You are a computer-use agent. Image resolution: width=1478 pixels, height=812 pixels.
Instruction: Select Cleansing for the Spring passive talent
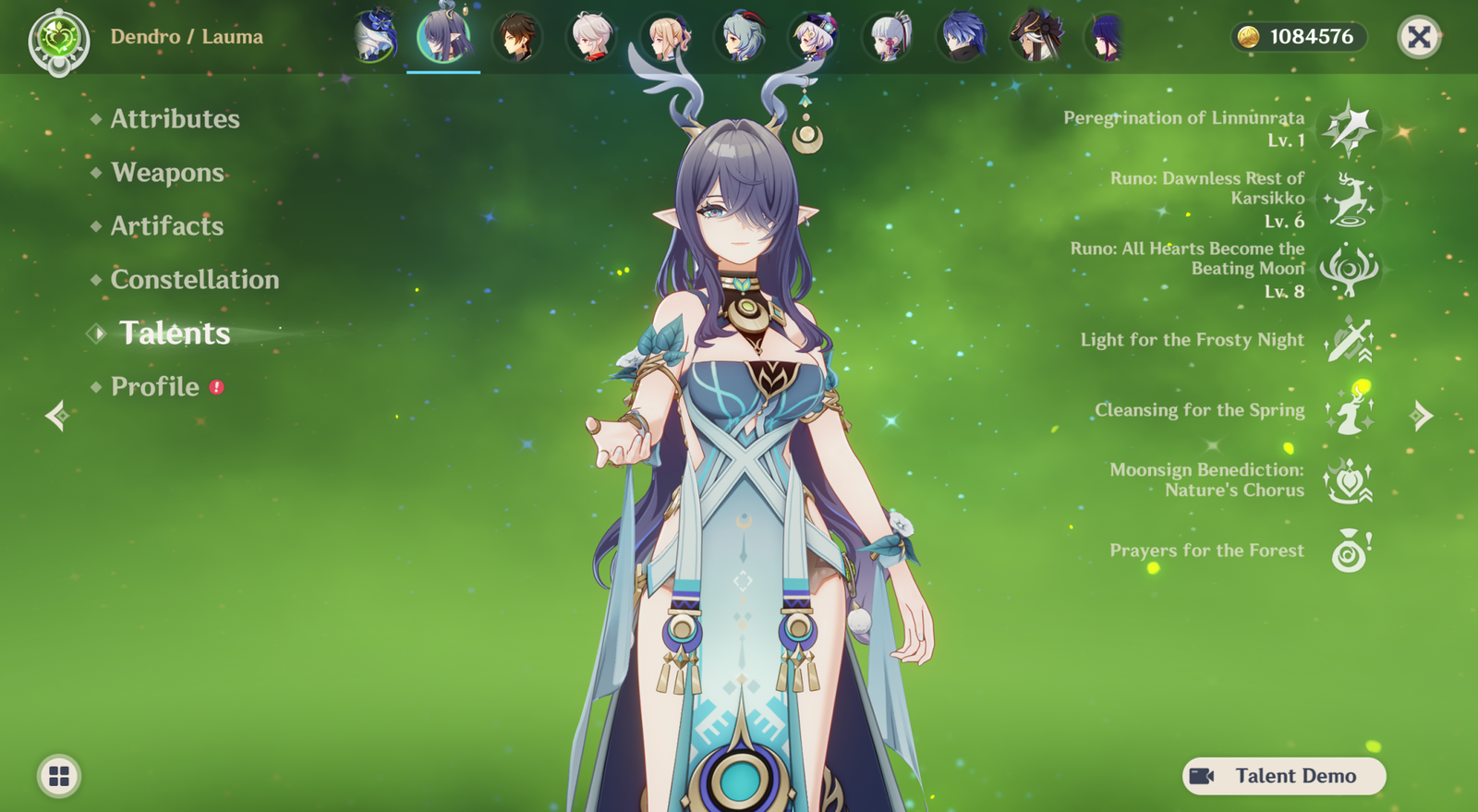tap(1349, 411)
